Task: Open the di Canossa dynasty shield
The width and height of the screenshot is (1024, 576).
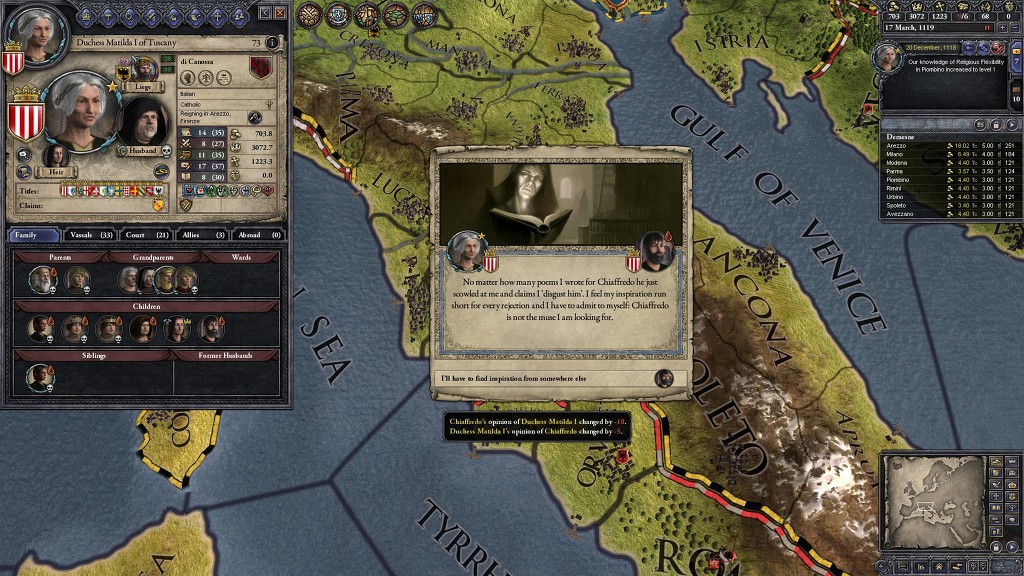Action: click(260, 68)
